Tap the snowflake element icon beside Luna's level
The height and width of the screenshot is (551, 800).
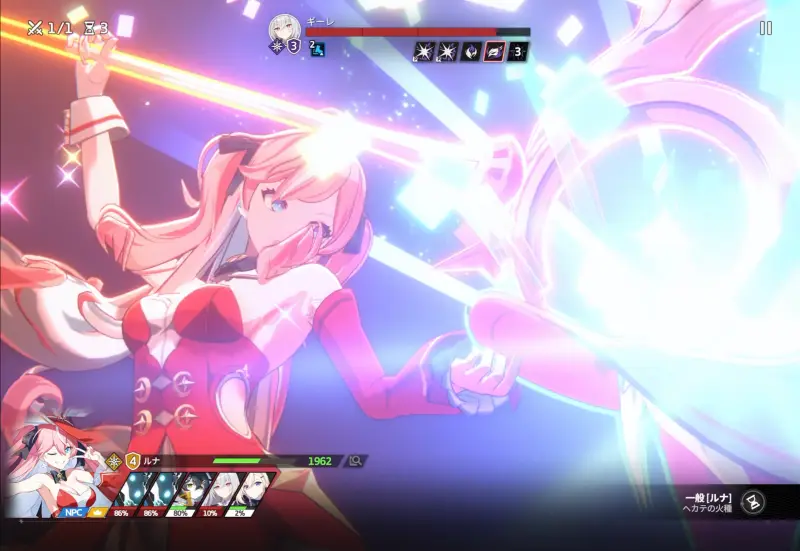tap(115, 461)
